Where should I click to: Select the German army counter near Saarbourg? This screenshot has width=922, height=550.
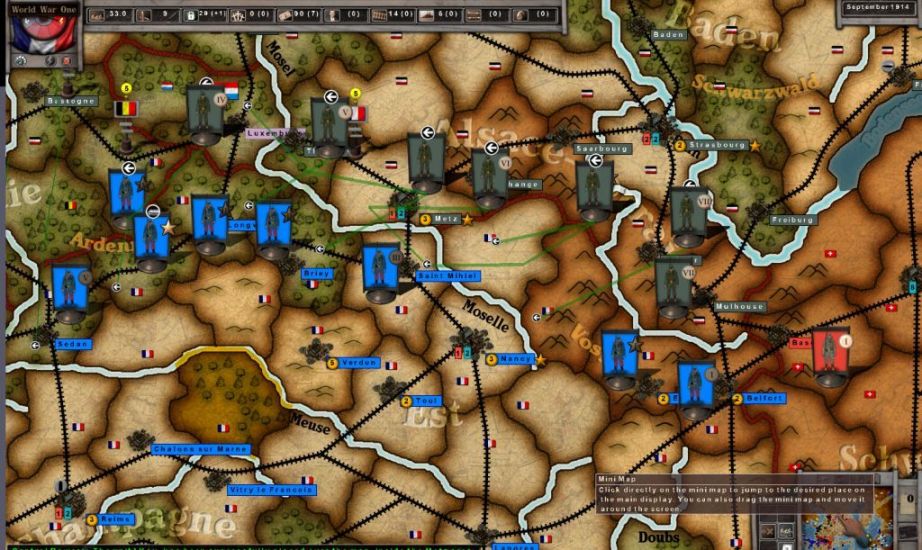(x=594, y=190)
